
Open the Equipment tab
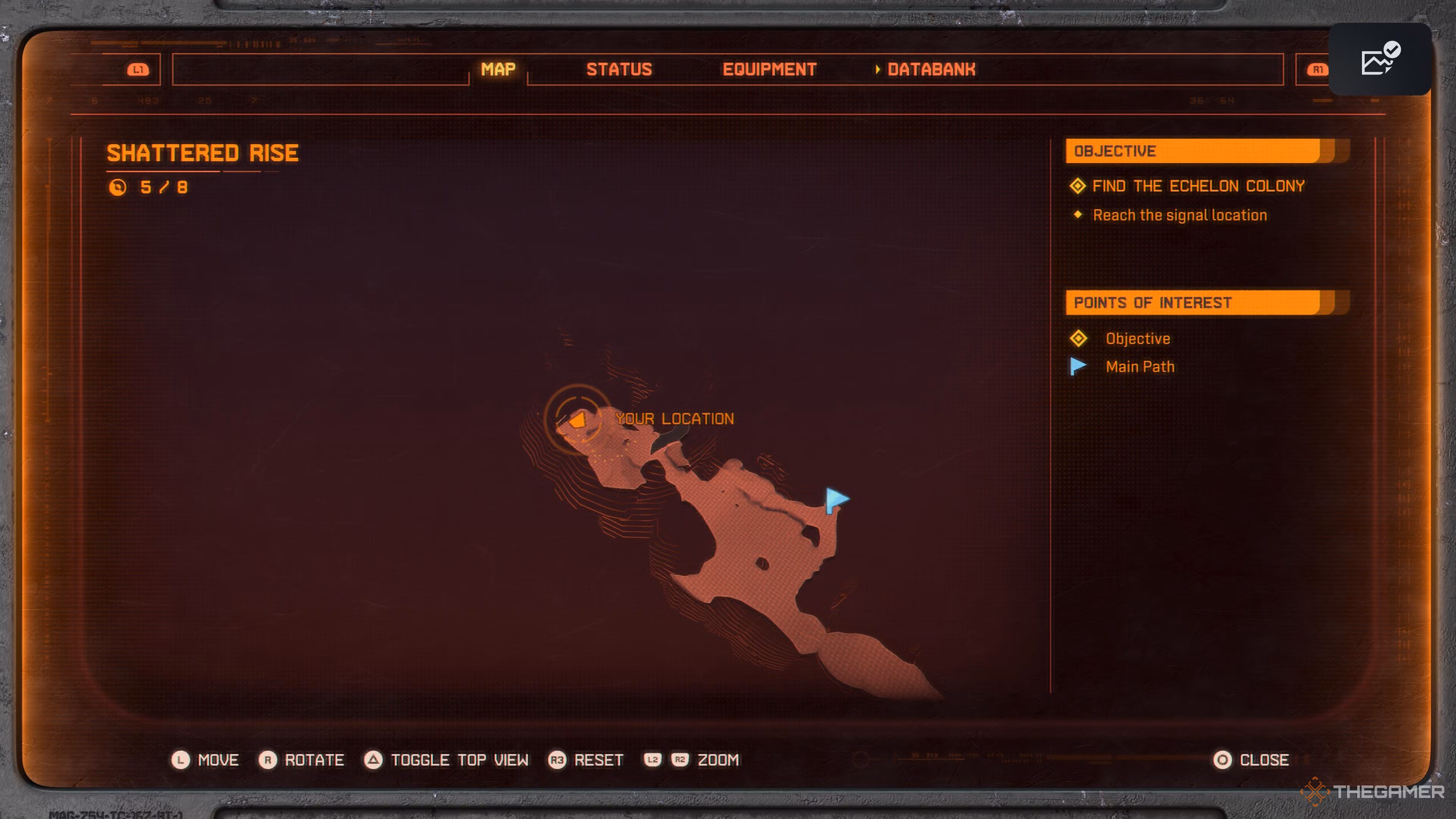pos(770,69)
